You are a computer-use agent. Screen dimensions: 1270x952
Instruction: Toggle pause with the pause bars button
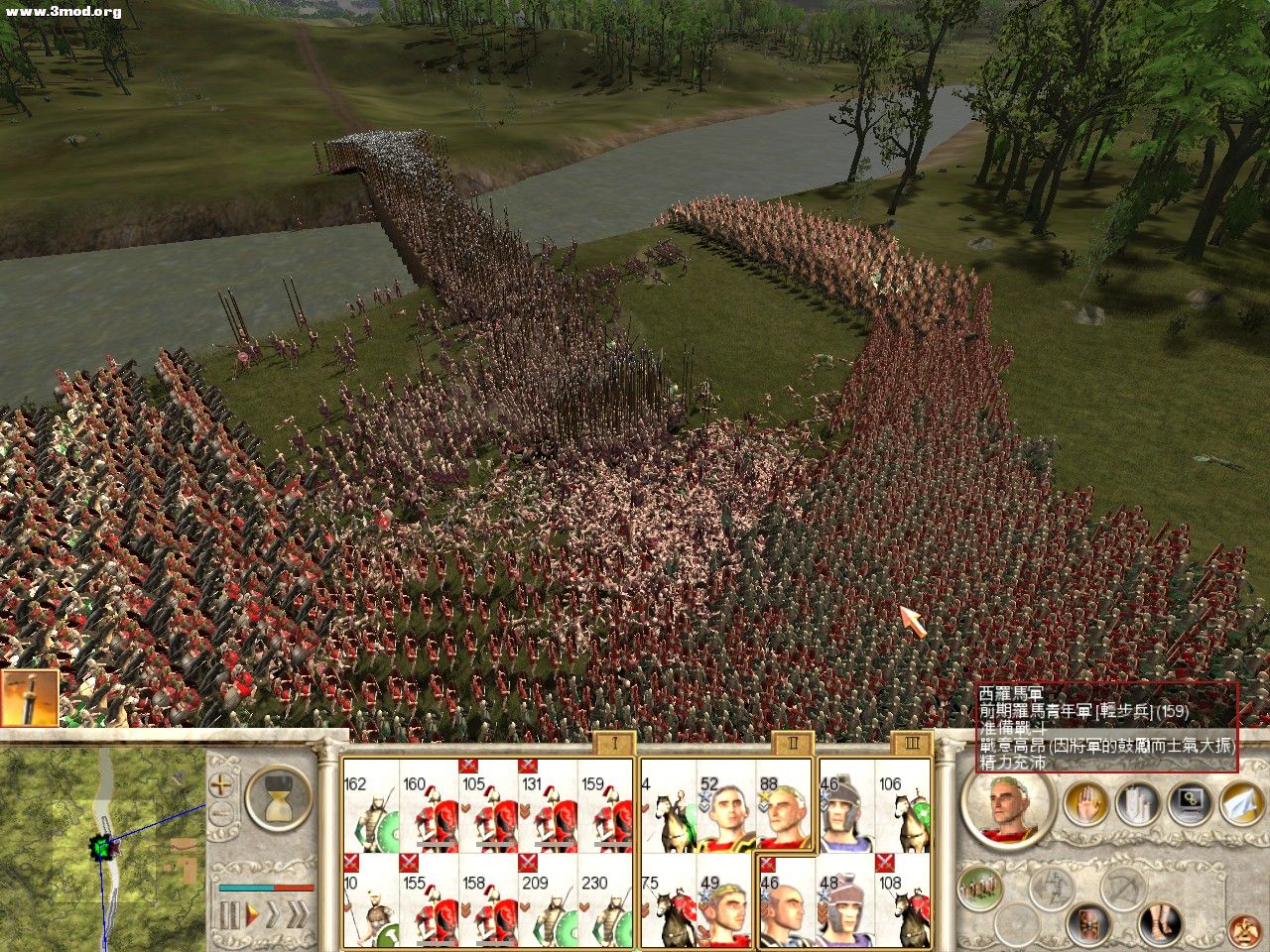[229, 913]
